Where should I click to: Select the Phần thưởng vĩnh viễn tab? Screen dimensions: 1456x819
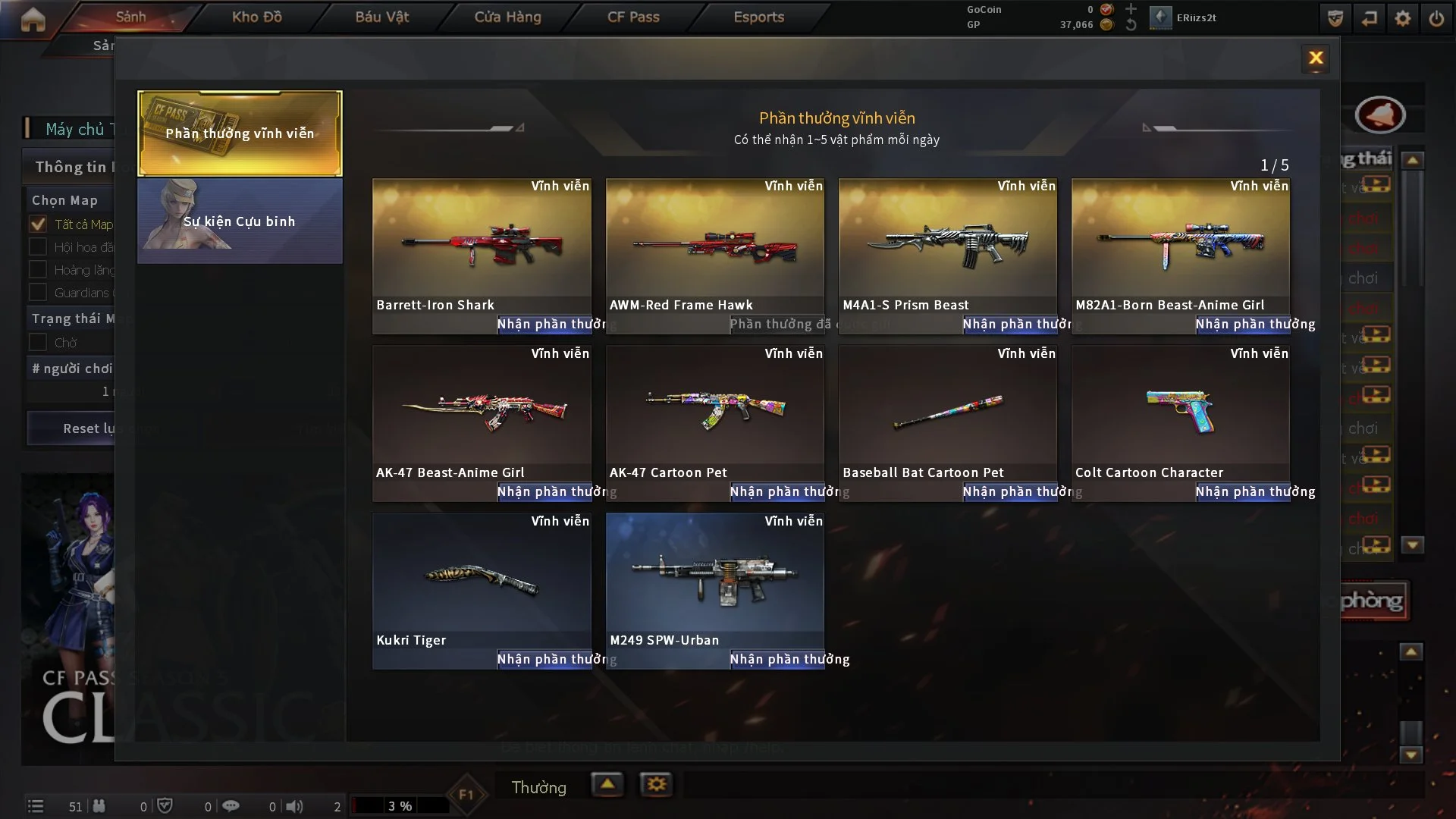click(x=240, y=133)
